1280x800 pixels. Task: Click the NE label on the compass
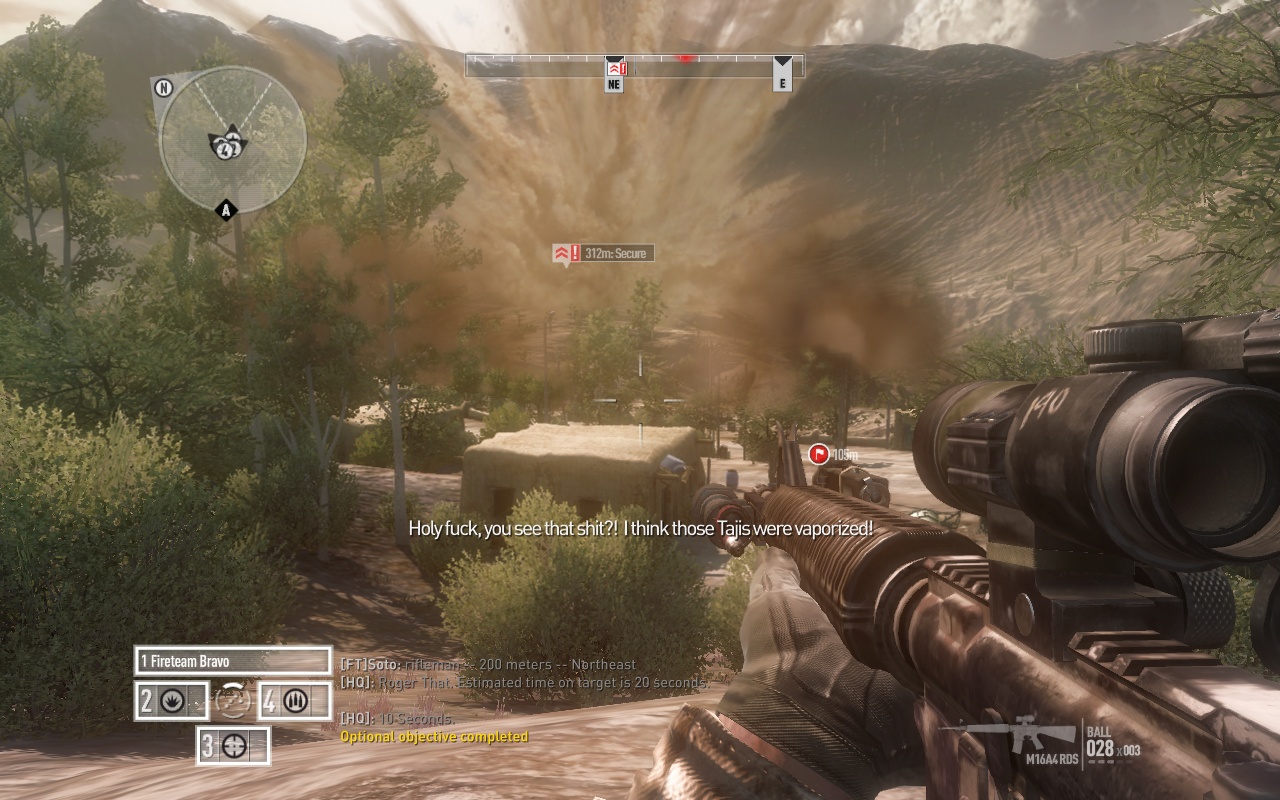point(613,85)
